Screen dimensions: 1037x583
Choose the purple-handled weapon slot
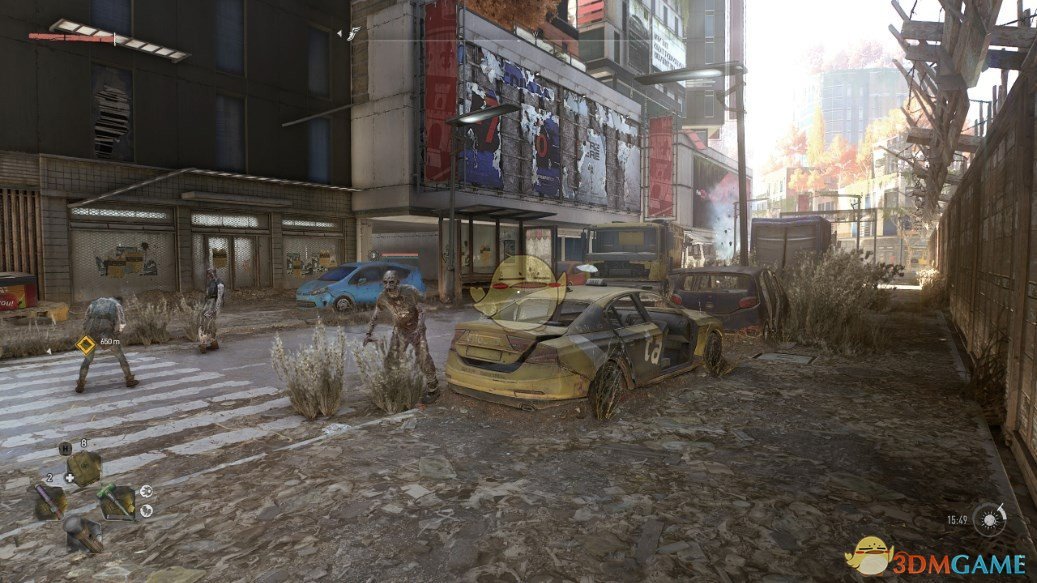tap(49, 499)
